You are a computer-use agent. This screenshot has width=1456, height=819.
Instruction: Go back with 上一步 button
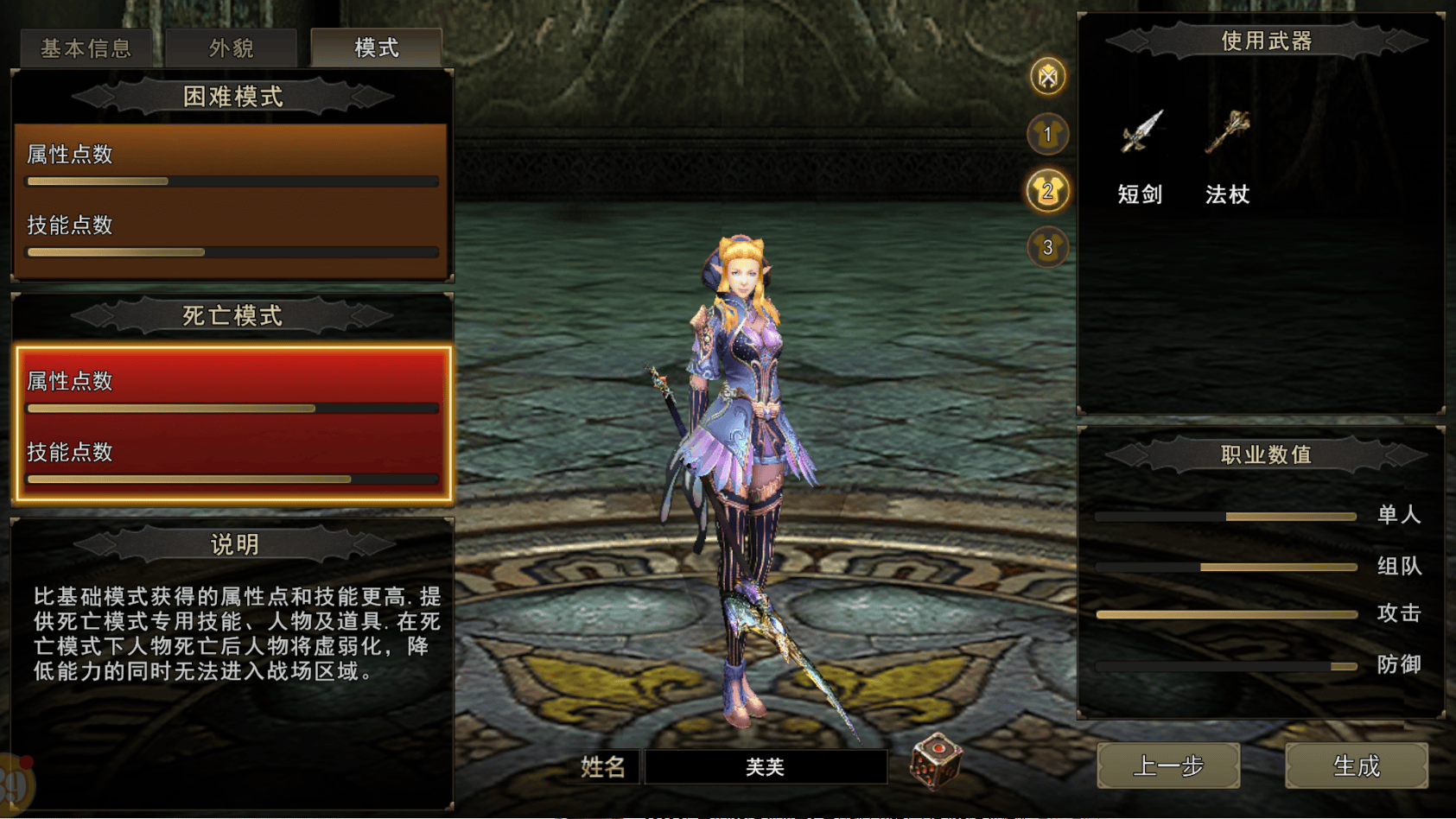1168,765
